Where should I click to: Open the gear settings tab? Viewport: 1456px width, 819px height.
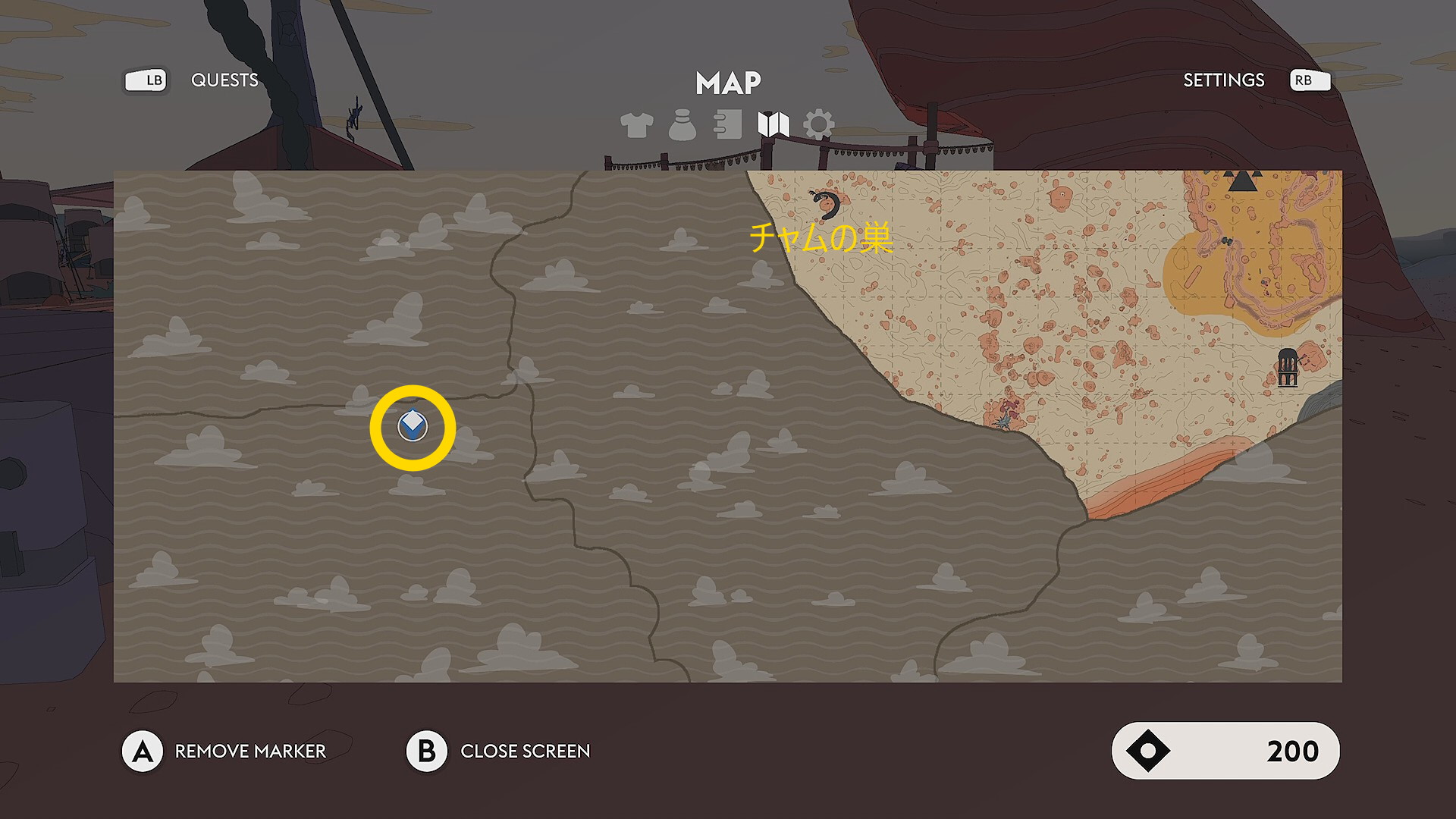819,124
